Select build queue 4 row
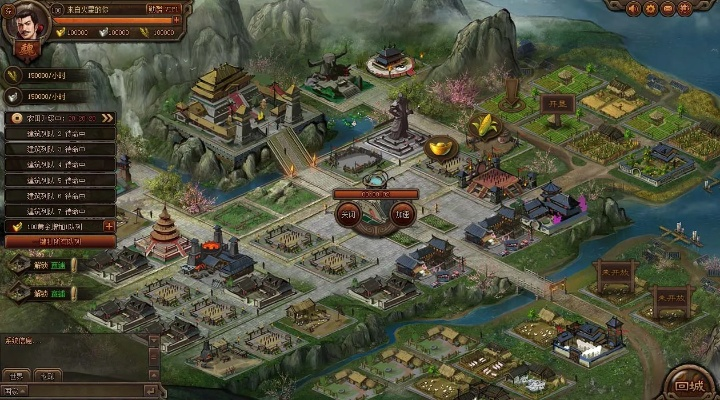 tap(62, 164)
